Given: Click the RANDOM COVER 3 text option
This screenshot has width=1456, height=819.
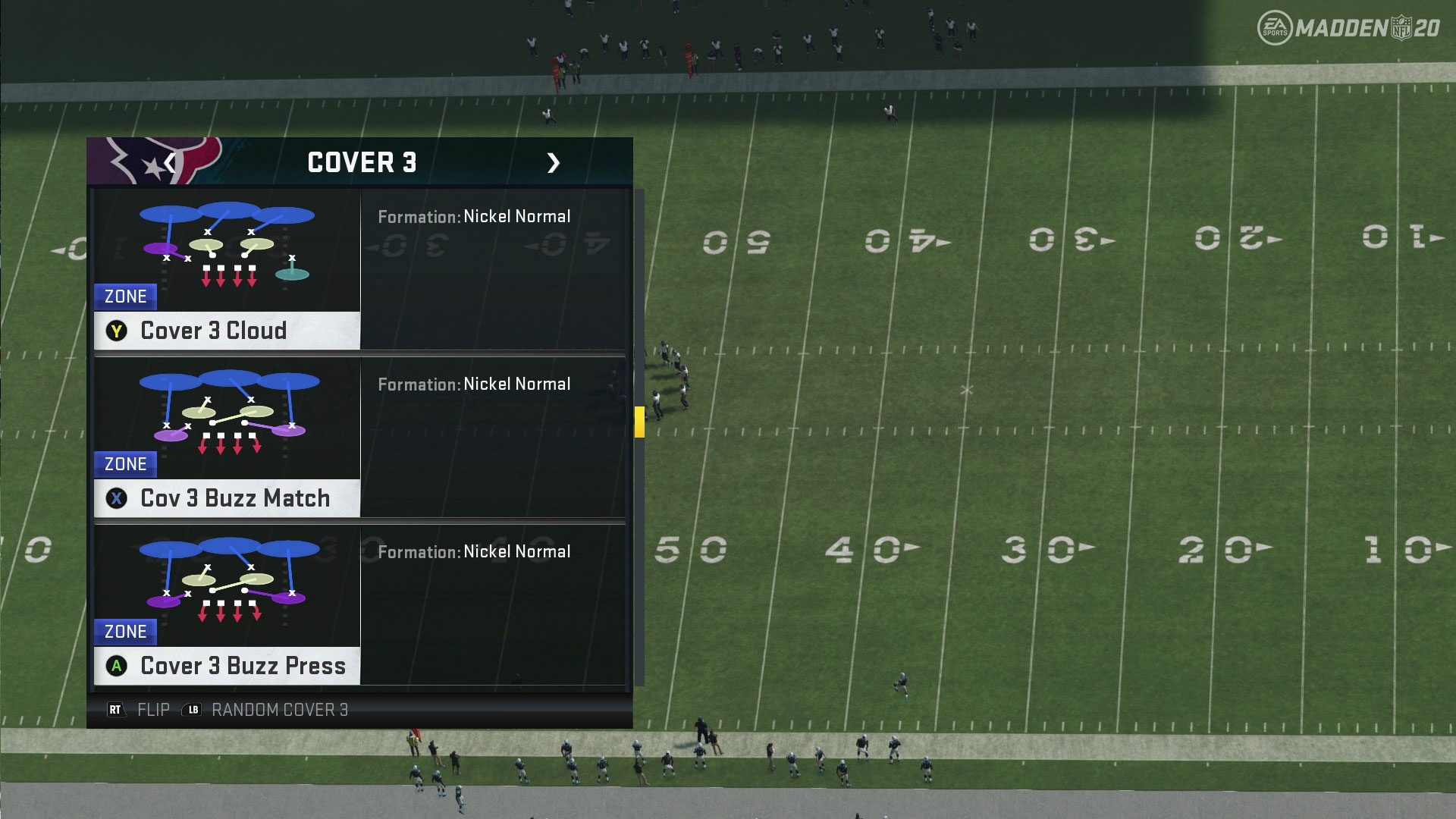Looking at the screenshot, I should point(279,711).
